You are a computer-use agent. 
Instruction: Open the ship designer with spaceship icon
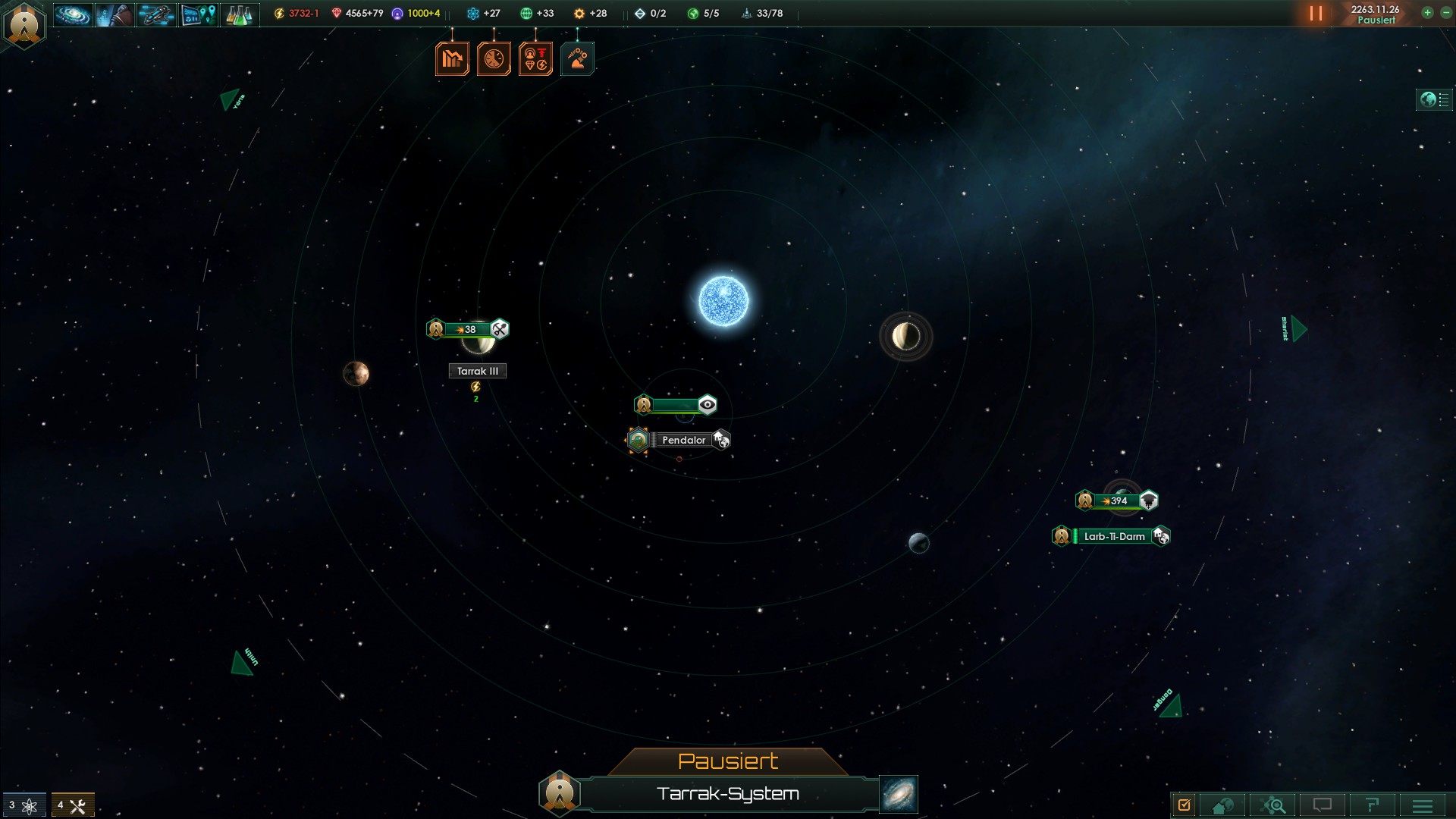point(156,14)
